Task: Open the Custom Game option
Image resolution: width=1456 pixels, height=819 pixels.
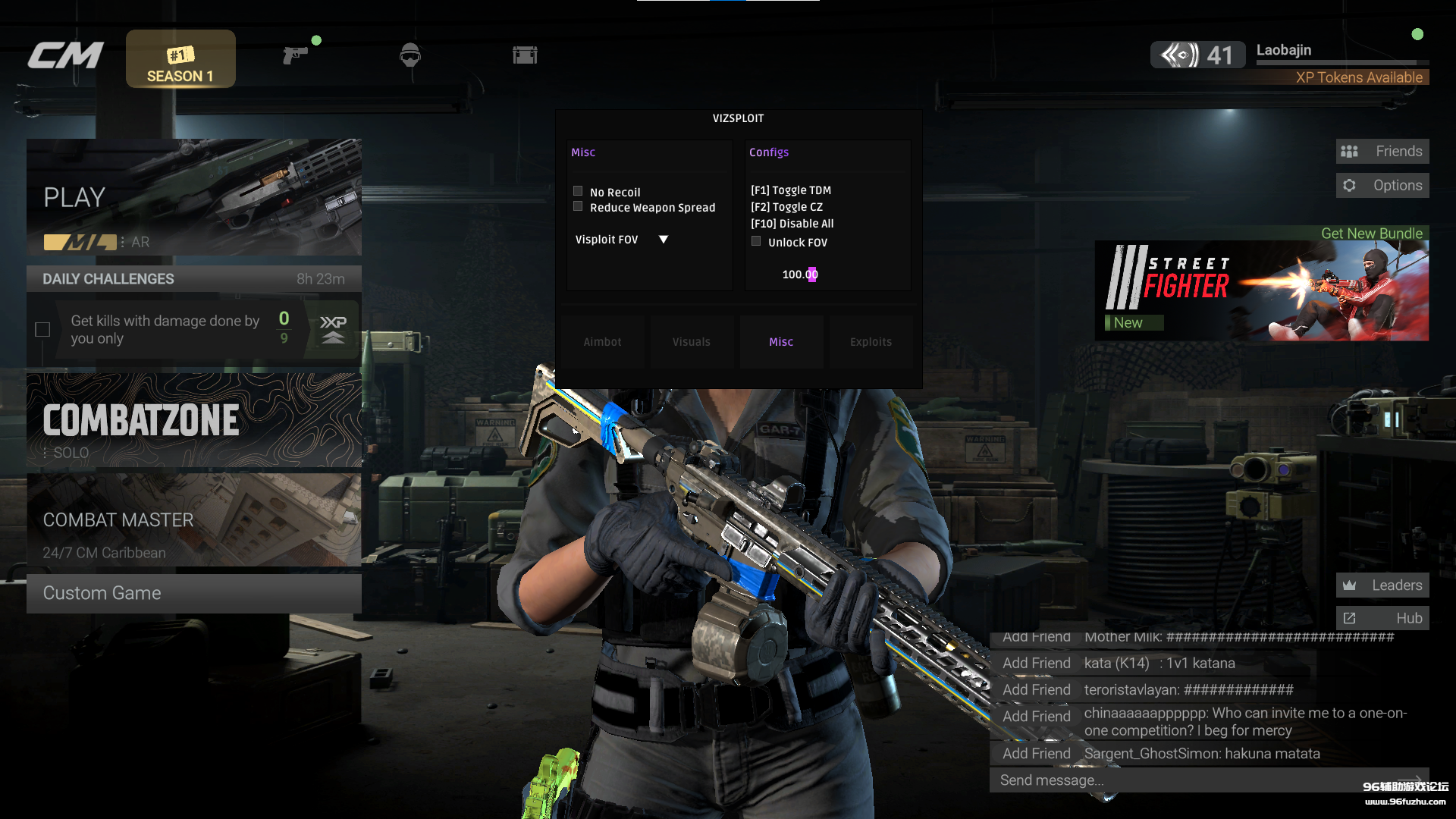Action: [193, 593]
